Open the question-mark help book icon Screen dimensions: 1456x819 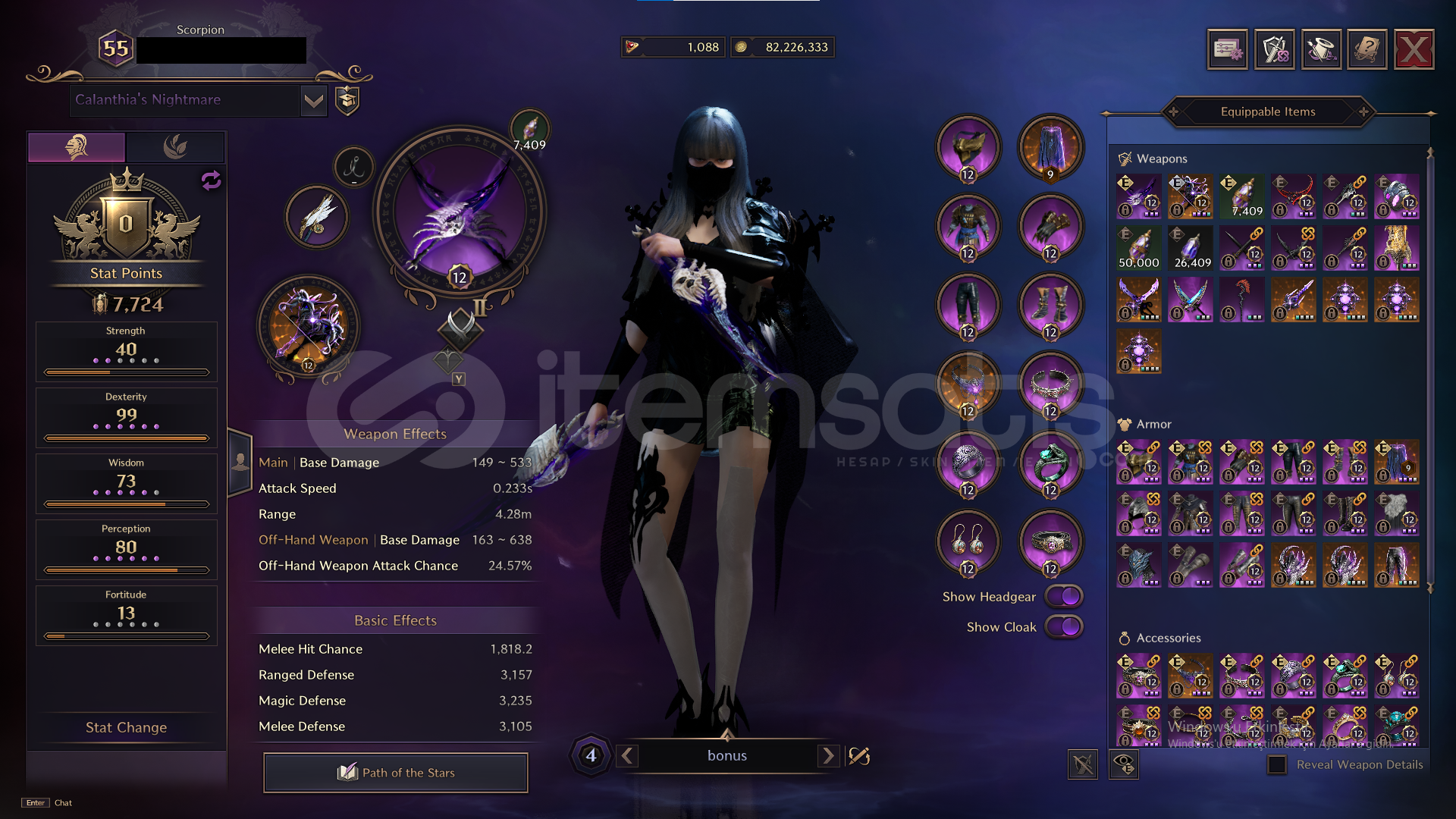coord(1367,49)
